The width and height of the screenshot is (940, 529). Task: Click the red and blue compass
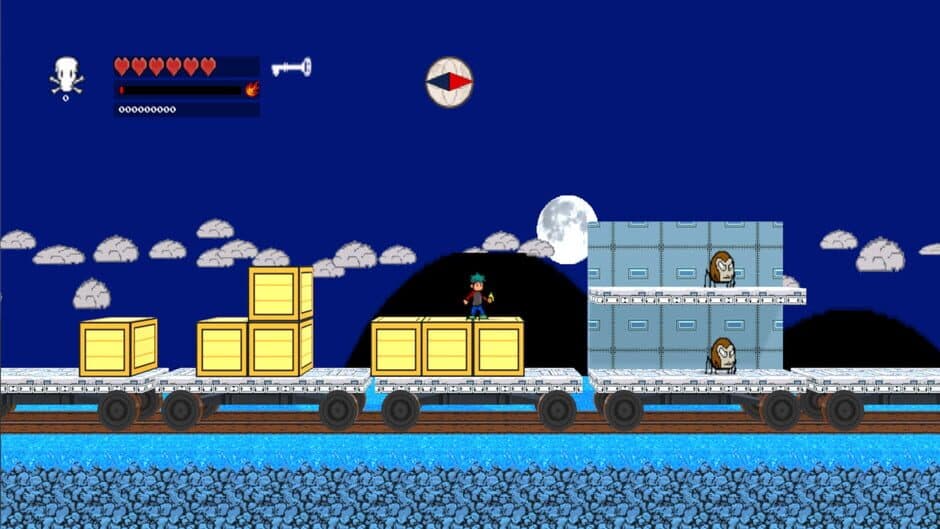coord(449,81)
